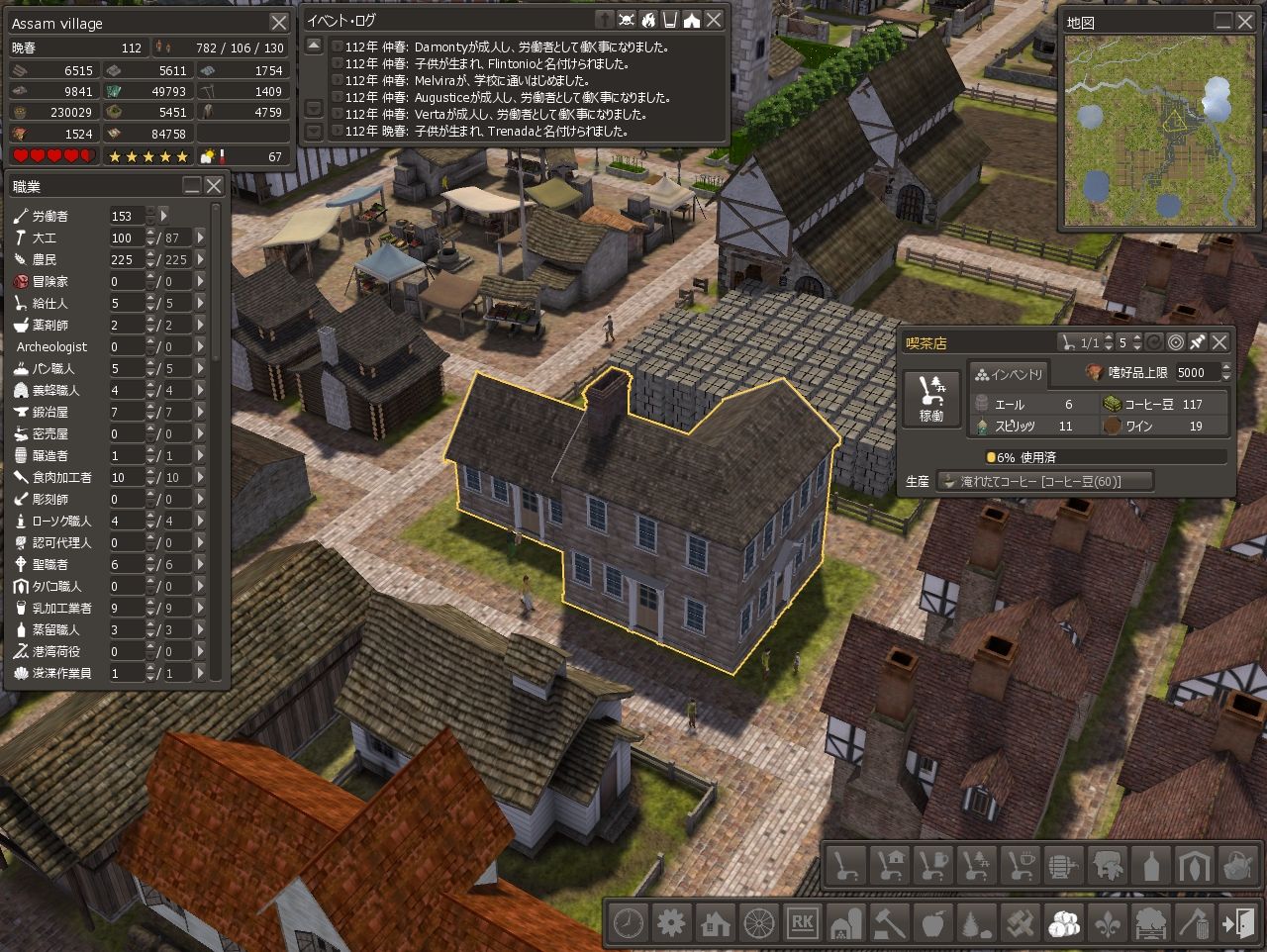Viewport: 1267px width, 952px height.
Task: Click the 嗜好品上限 5000 input field
Action: 1198,373
